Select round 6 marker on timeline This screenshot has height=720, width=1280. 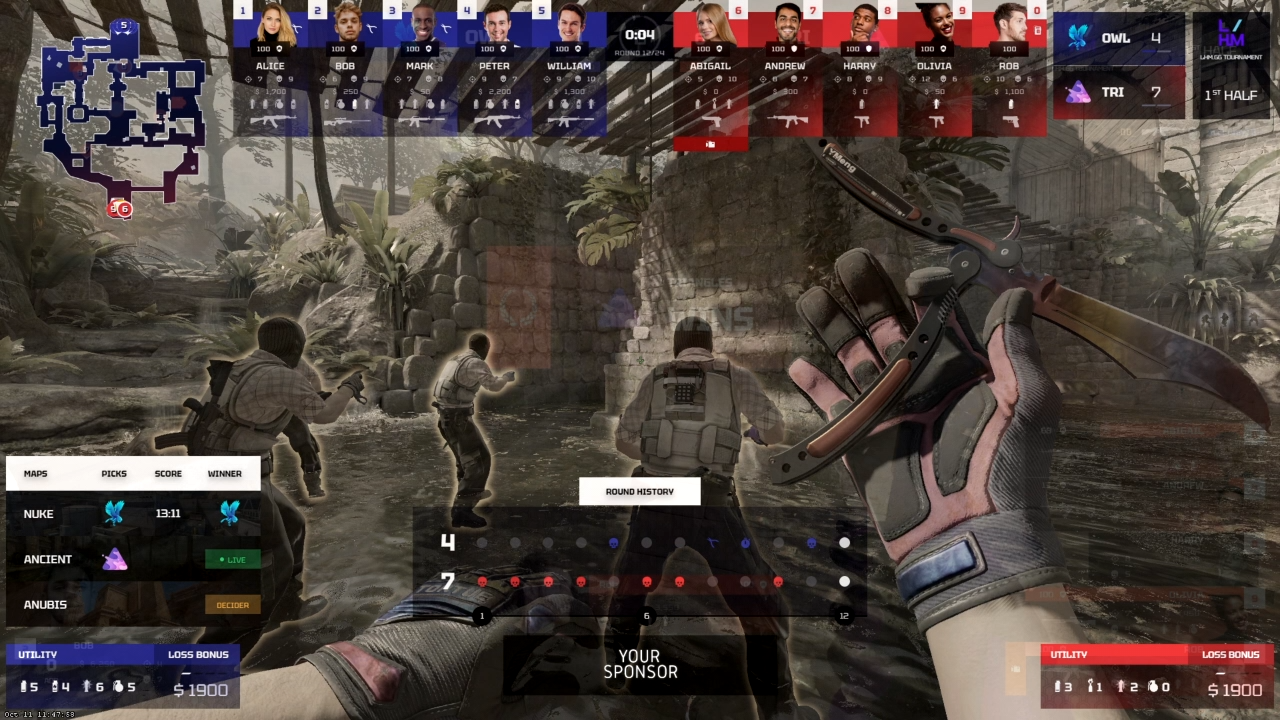[646, 616]
